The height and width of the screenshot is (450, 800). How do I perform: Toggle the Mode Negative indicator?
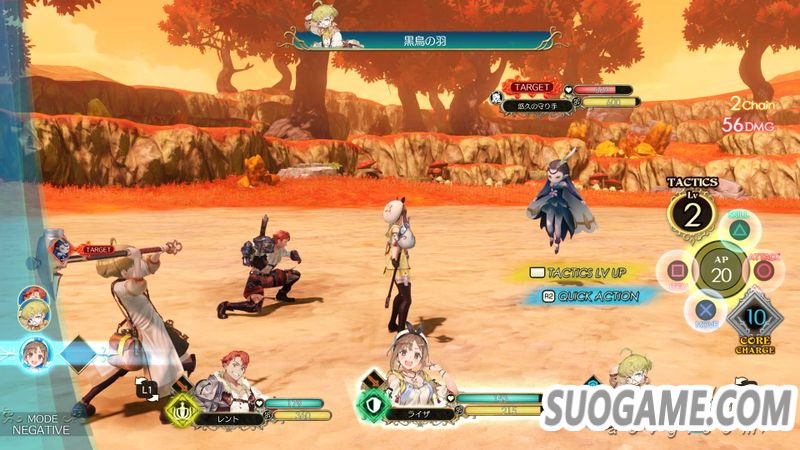35,423
